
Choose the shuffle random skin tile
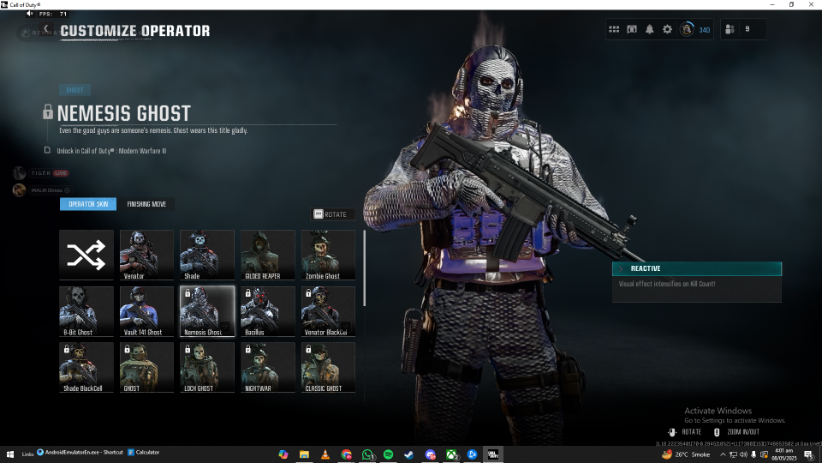(86, 254)
